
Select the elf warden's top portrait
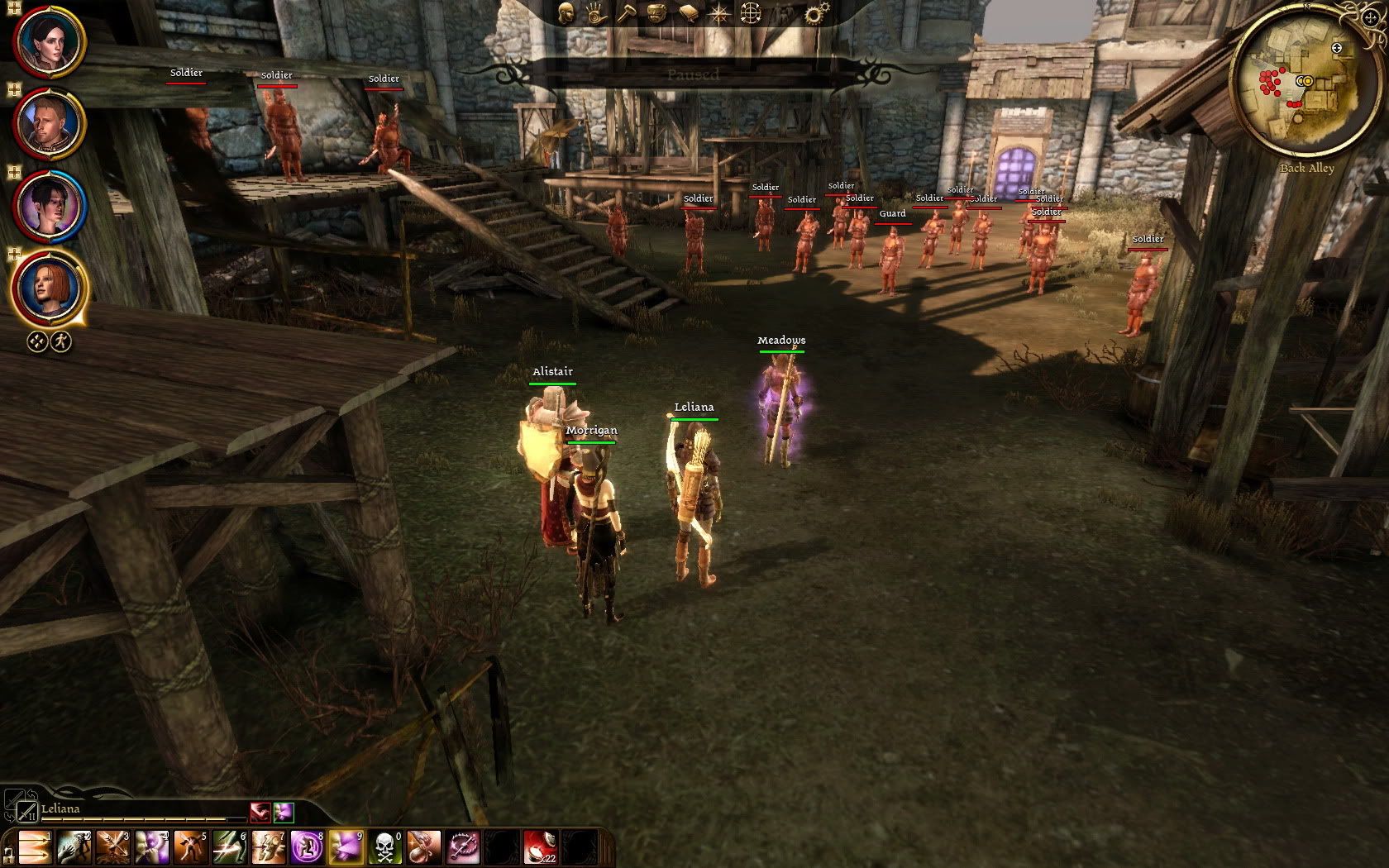(x=48, y=40)
